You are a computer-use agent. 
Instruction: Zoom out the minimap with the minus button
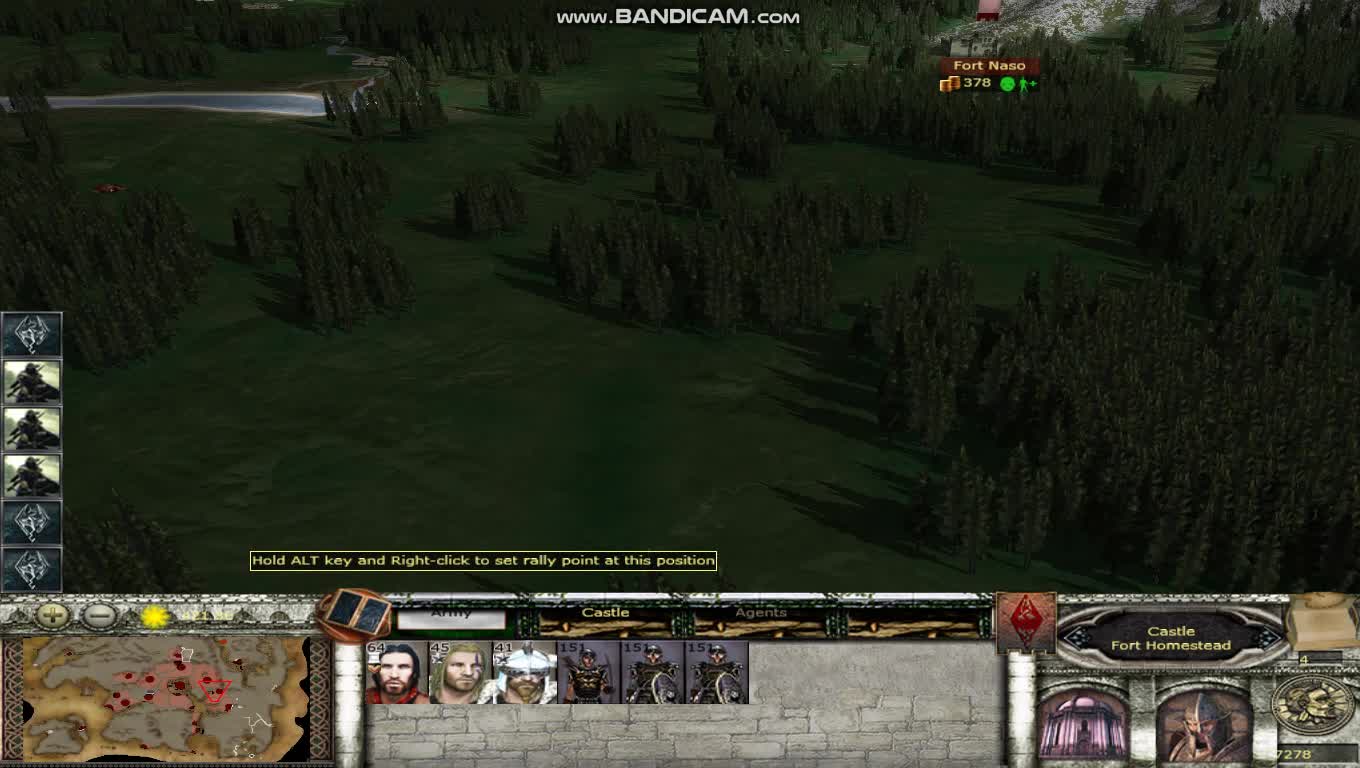[95, 614]
